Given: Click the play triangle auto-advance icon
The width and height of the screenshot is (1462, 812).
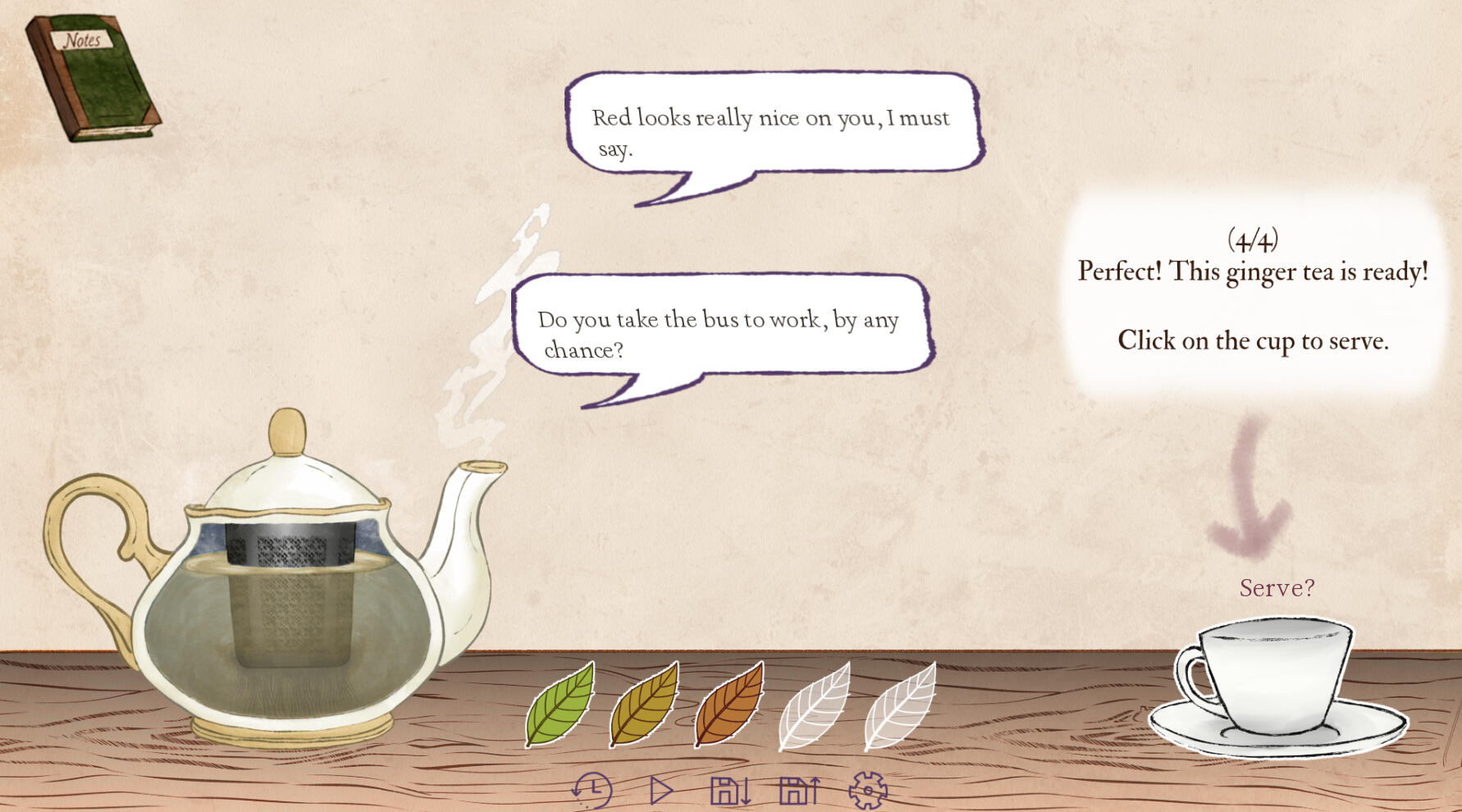Looking at the screenshot, I should (660, 791).
